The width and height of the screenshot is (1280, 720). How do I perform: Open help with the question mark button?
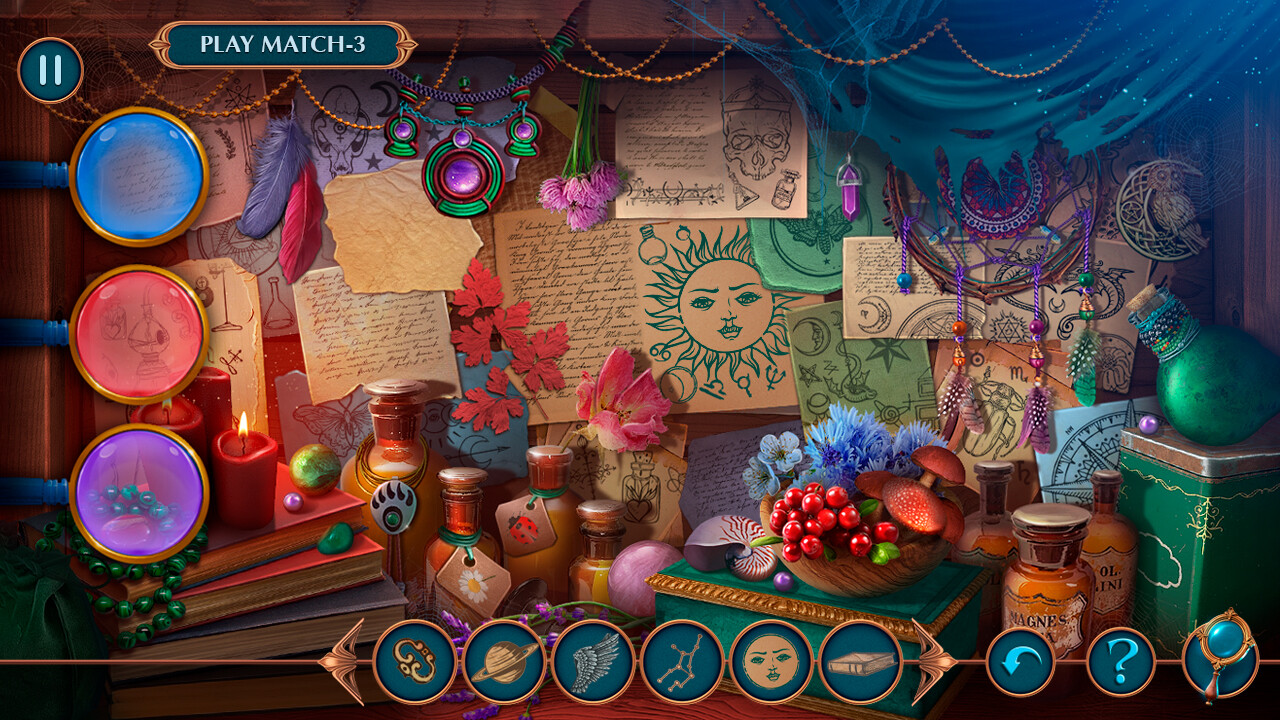pyautogui.click(x=1121, y=662)
